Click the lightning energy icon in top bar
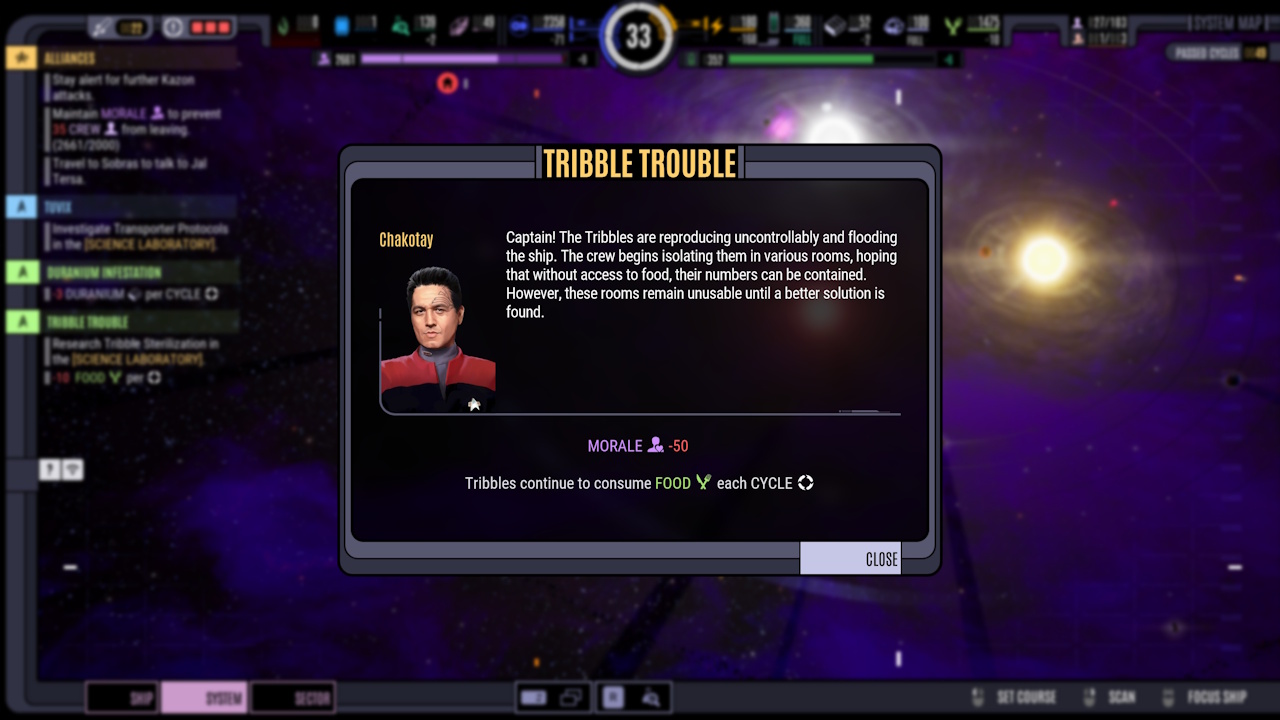1280x720 pixels. point(717,25)
